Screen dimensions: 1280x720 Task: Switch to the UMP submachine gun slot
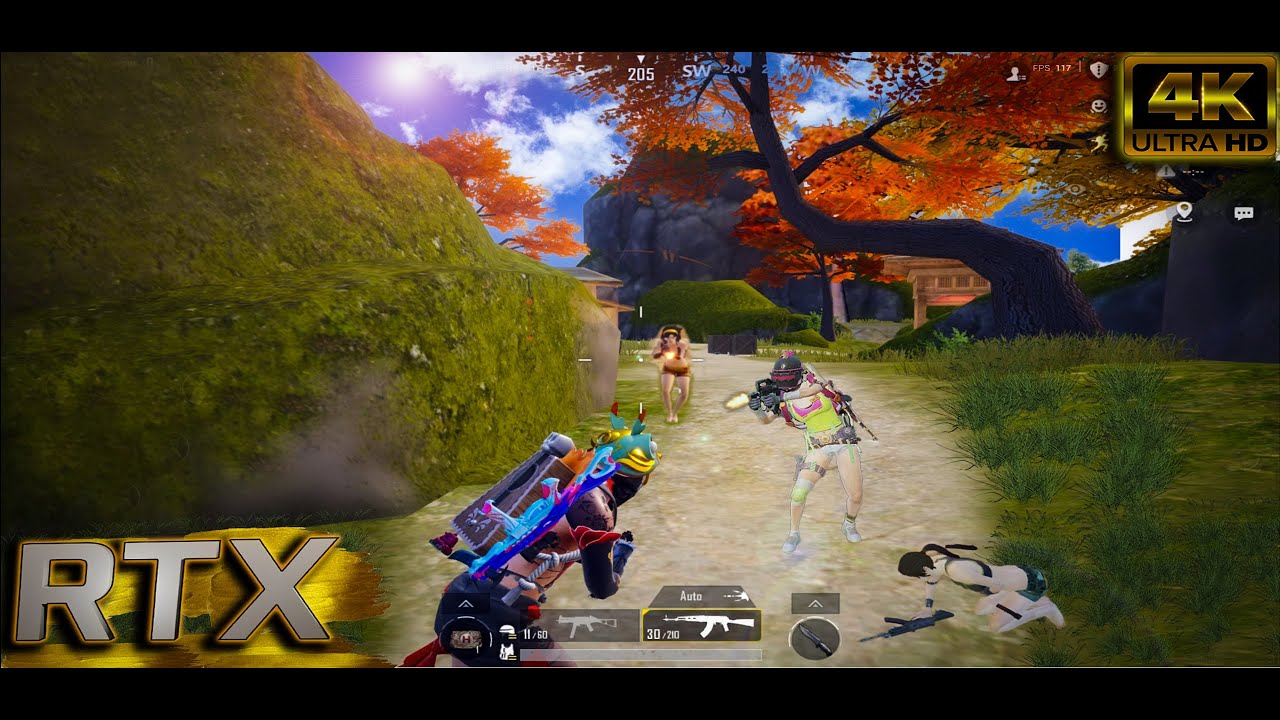tap(580, 626)
